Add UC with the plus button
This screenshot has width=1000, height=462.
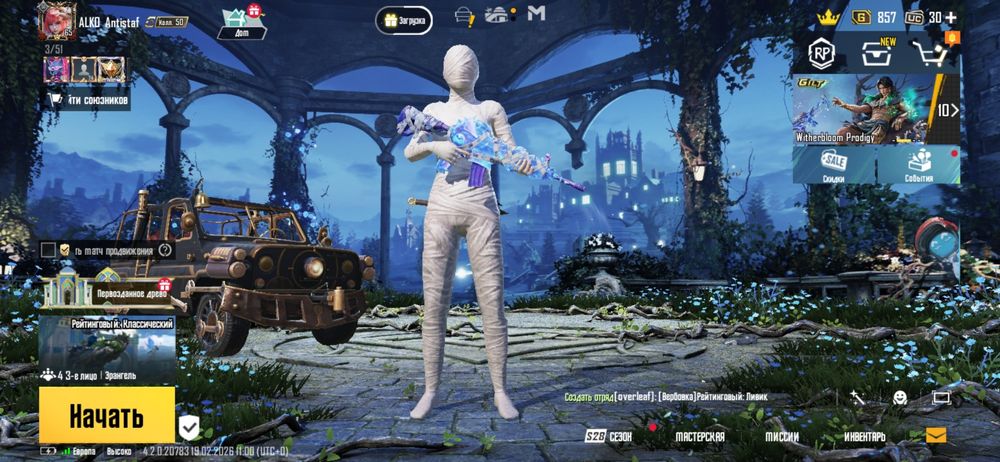[950, 17]
